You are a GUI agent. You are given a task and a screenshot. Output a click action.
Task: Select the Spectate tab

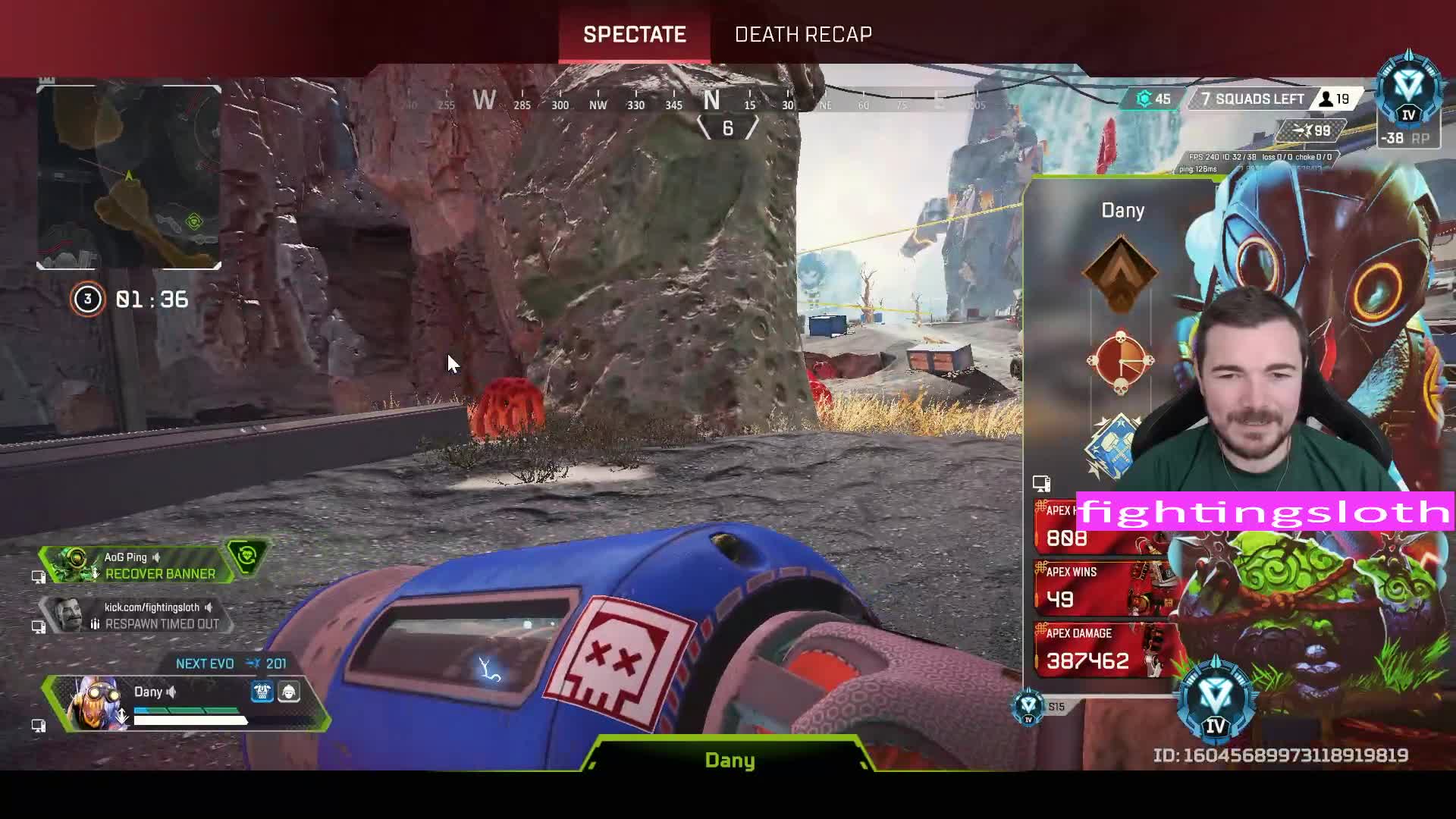coord(635,34)
